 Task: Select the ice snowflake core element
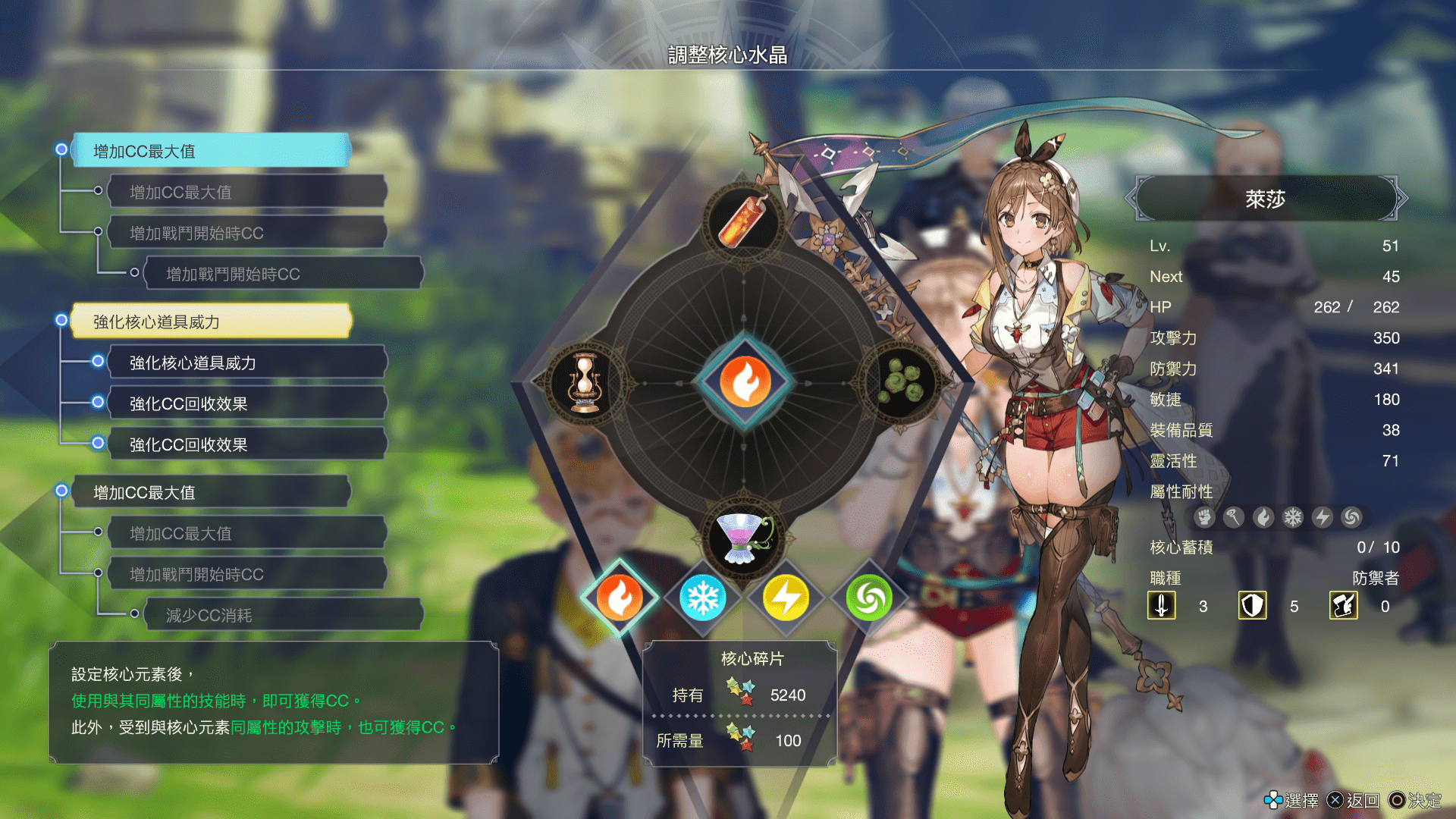(703, 598)
